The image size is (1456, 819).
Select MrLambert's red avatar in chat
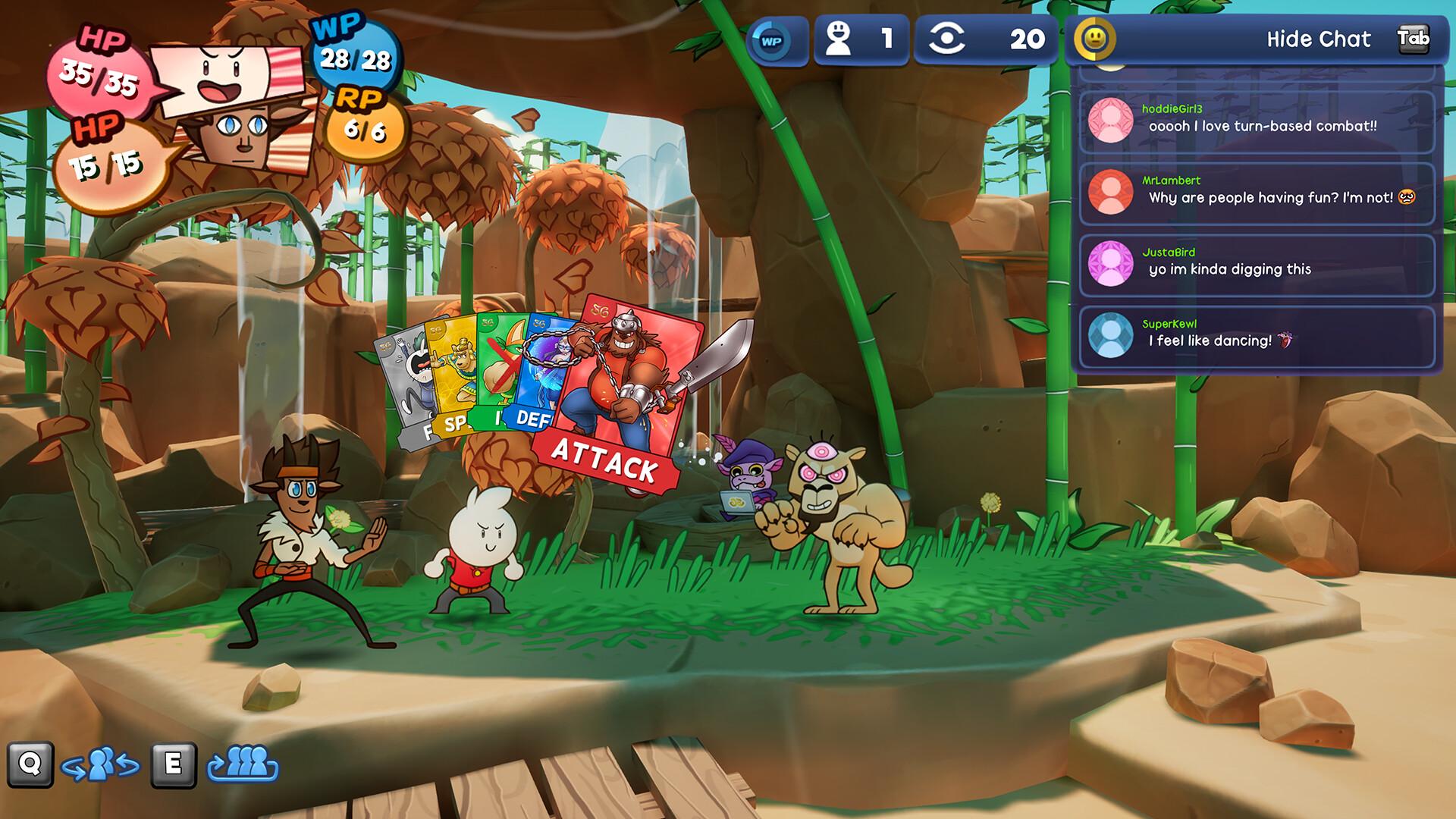(1112, 193)
